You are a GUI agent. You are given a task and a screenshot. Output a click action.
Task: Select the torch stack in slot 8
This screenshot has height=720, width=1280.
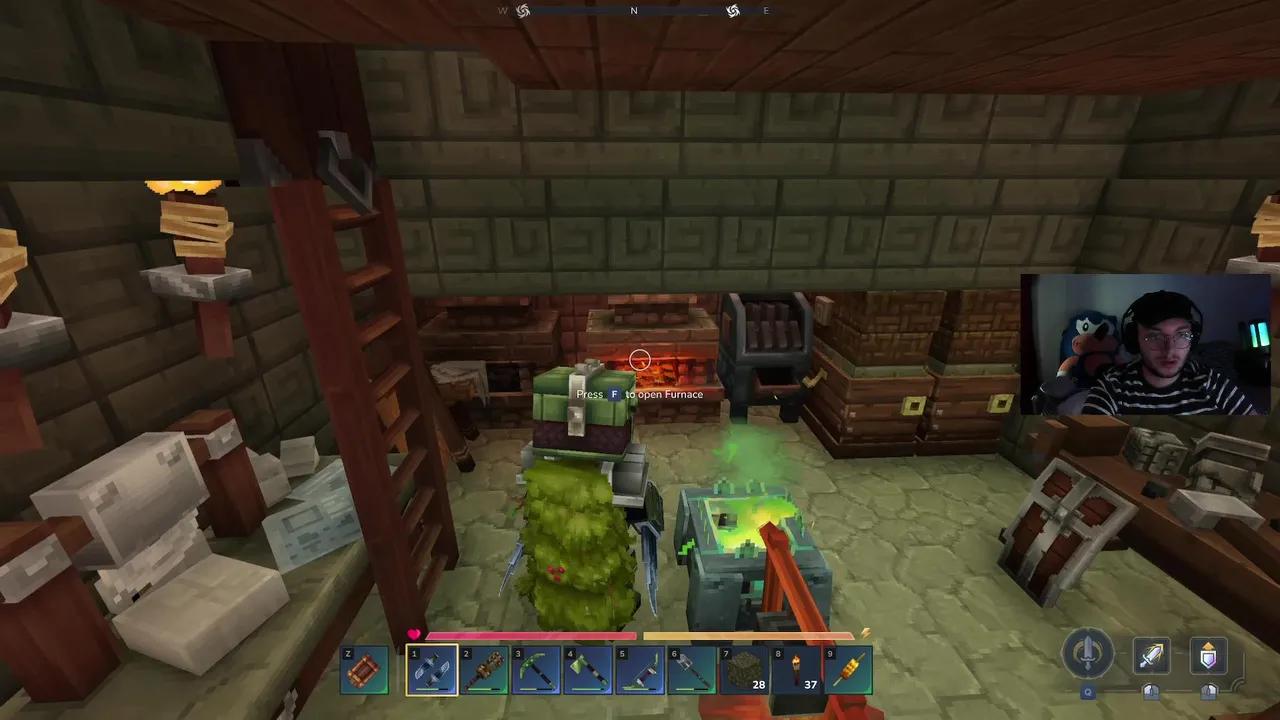coord(797,668)
